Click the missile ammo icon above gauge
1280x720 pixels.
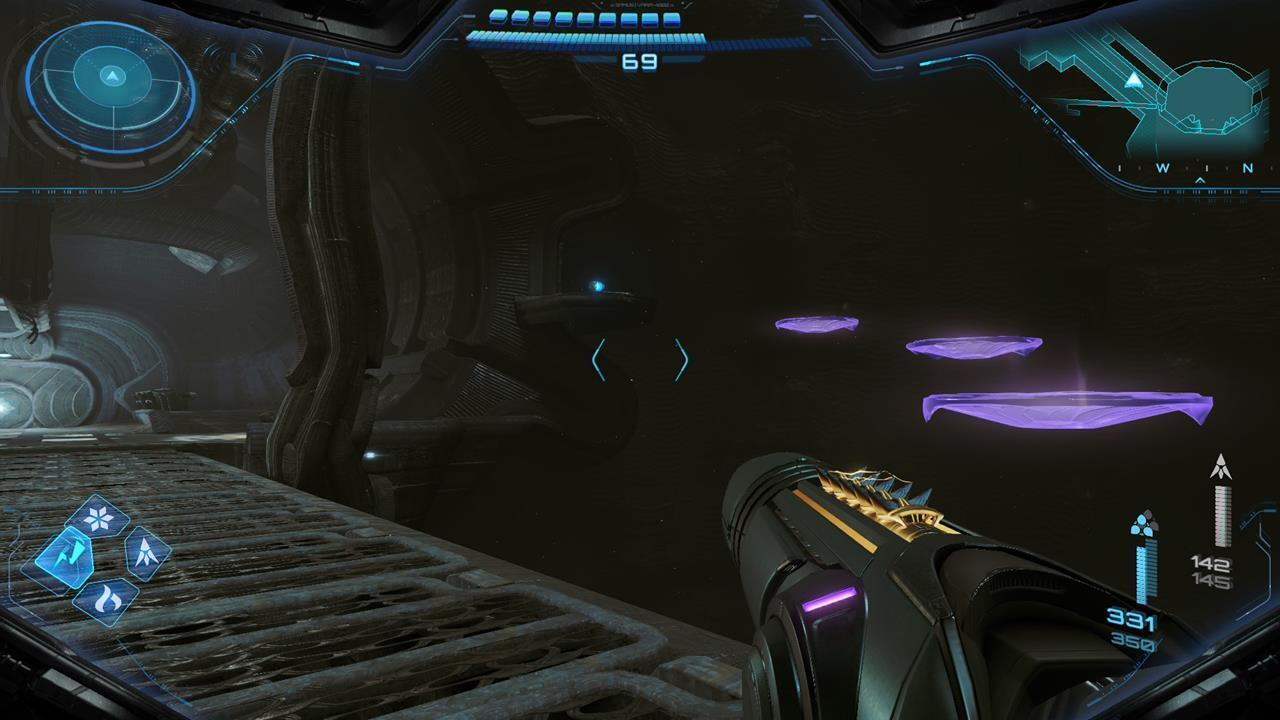coord(1220,467)
